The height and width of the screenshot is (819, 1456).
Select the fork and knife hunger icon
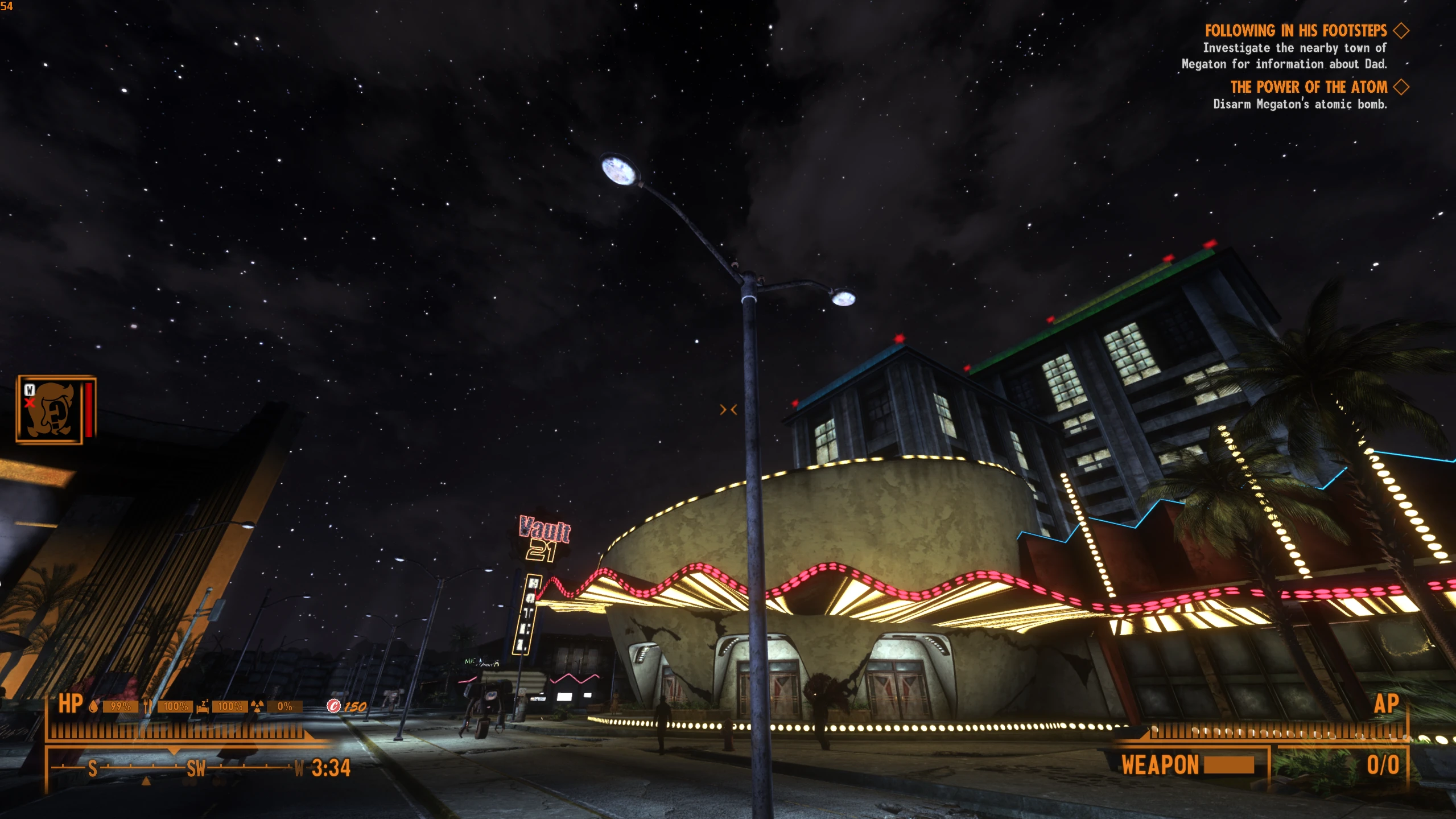148,706
